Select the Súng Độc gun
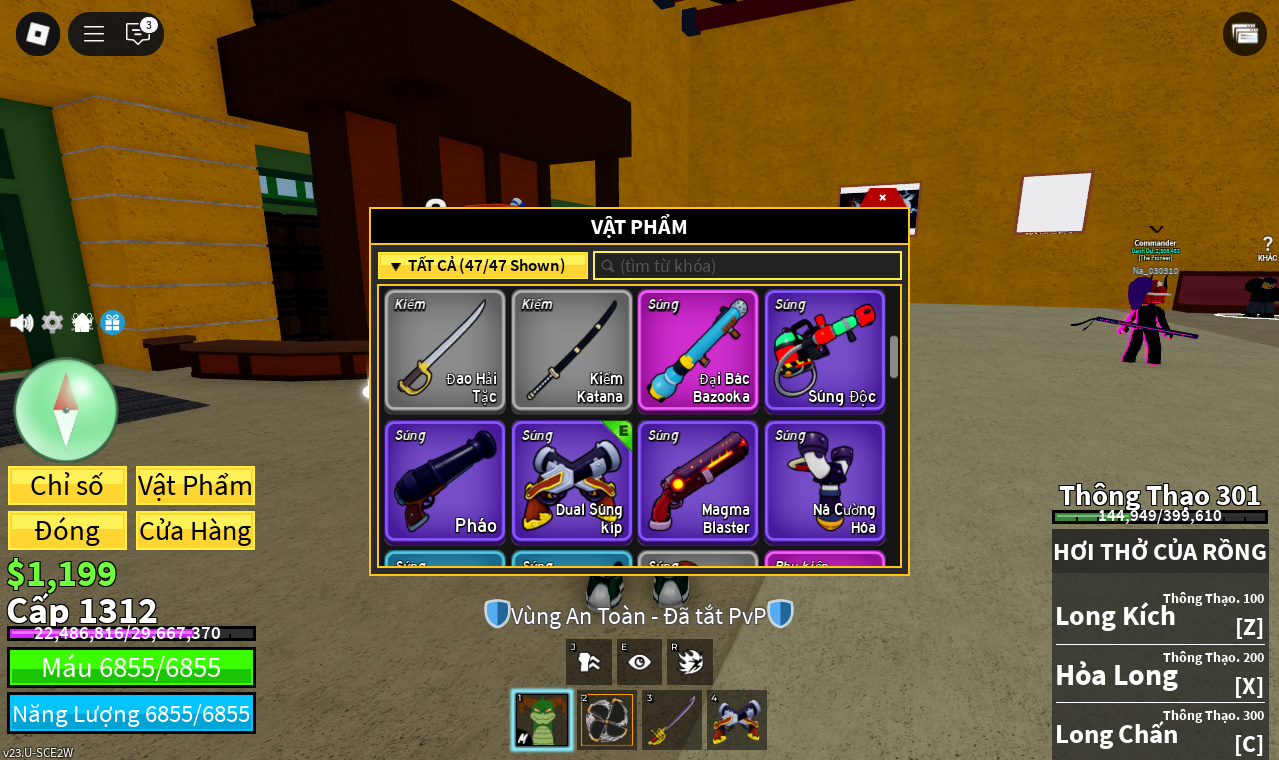This screenshot has width=1279, height=760. [x=825, y=351]
